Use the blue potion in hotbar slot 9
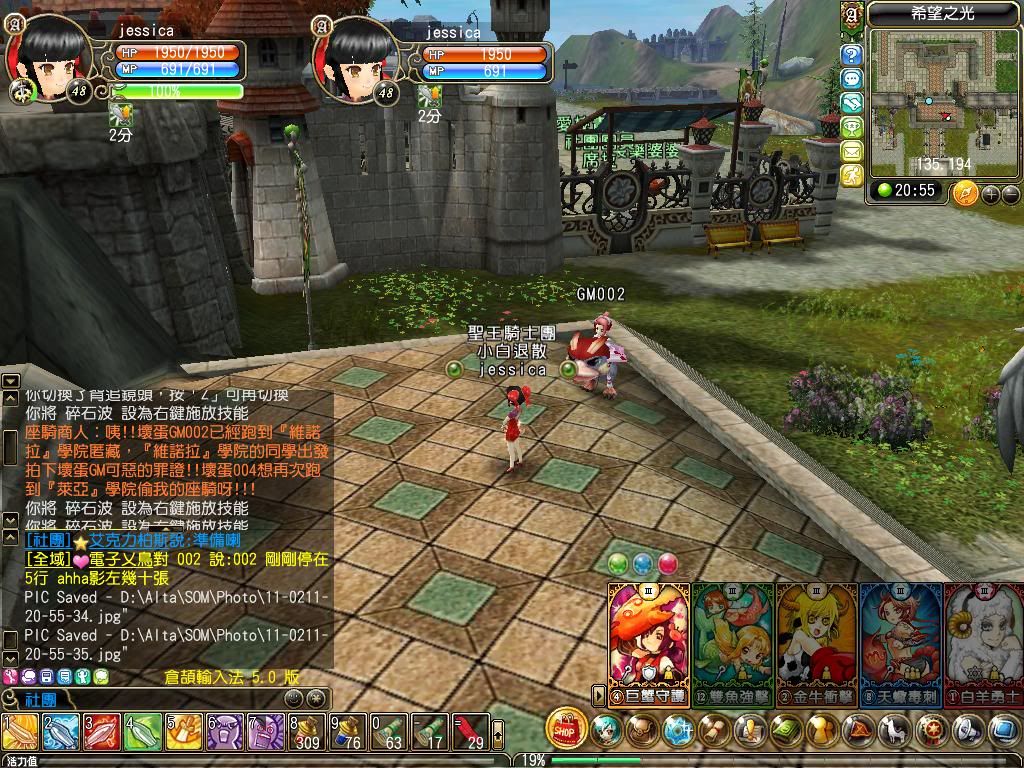 pyautogui.click(x=346, y=733)
